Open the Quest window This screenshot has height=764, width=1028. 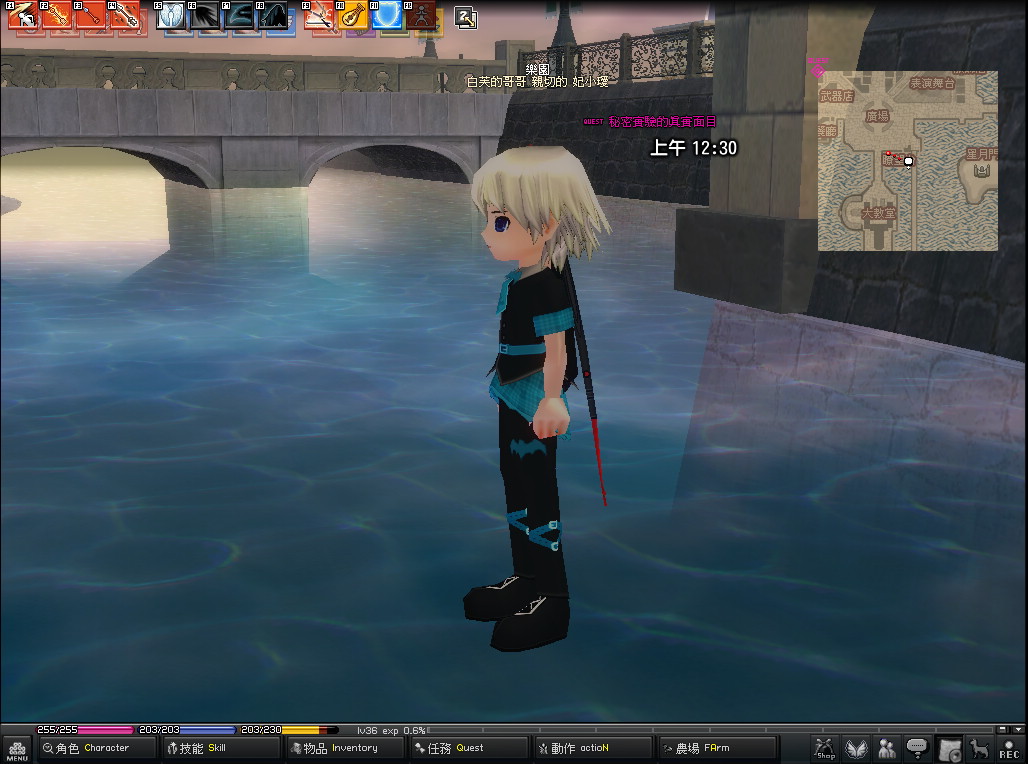(468, 748)
